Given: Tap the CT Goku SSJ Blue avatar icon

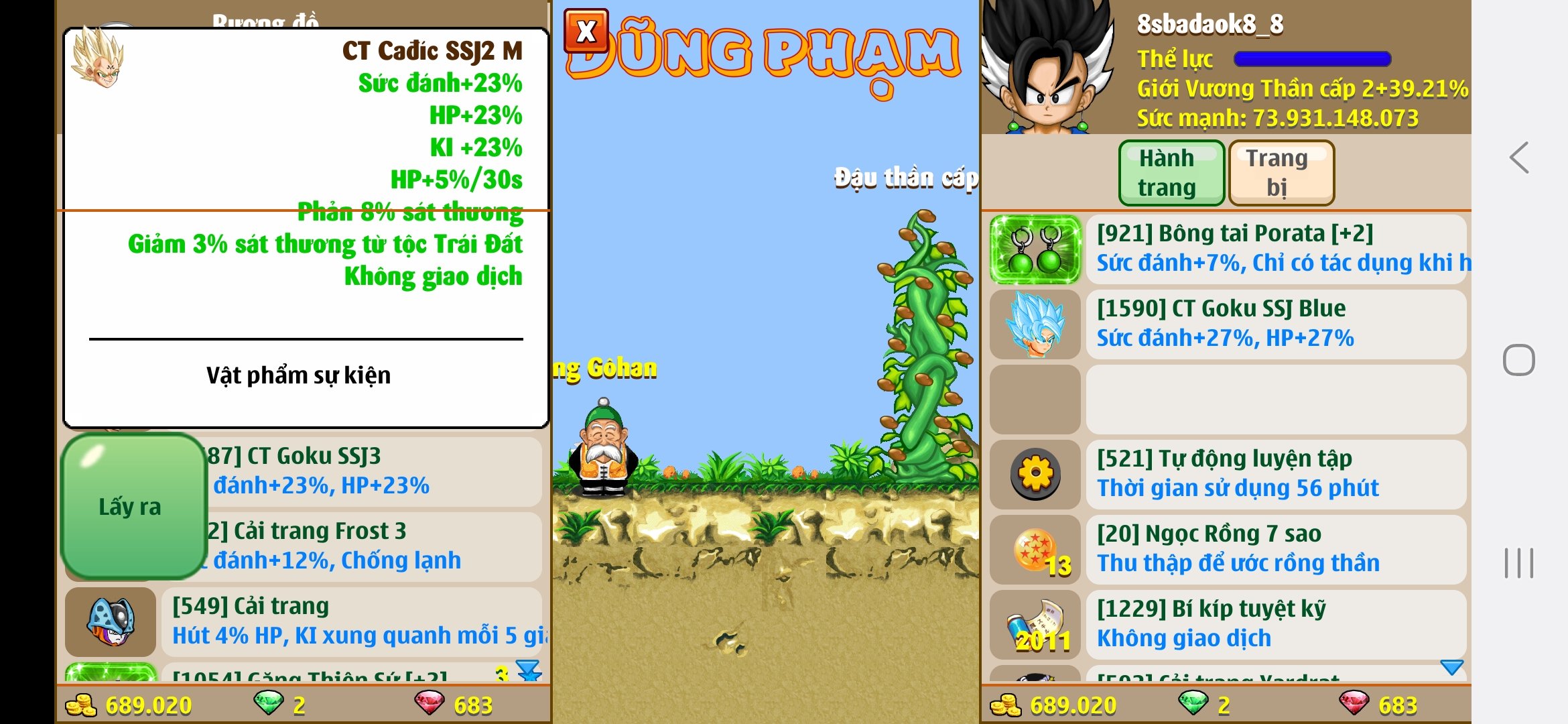Looking at the screenshot, I should click(x=1034, y=324).
